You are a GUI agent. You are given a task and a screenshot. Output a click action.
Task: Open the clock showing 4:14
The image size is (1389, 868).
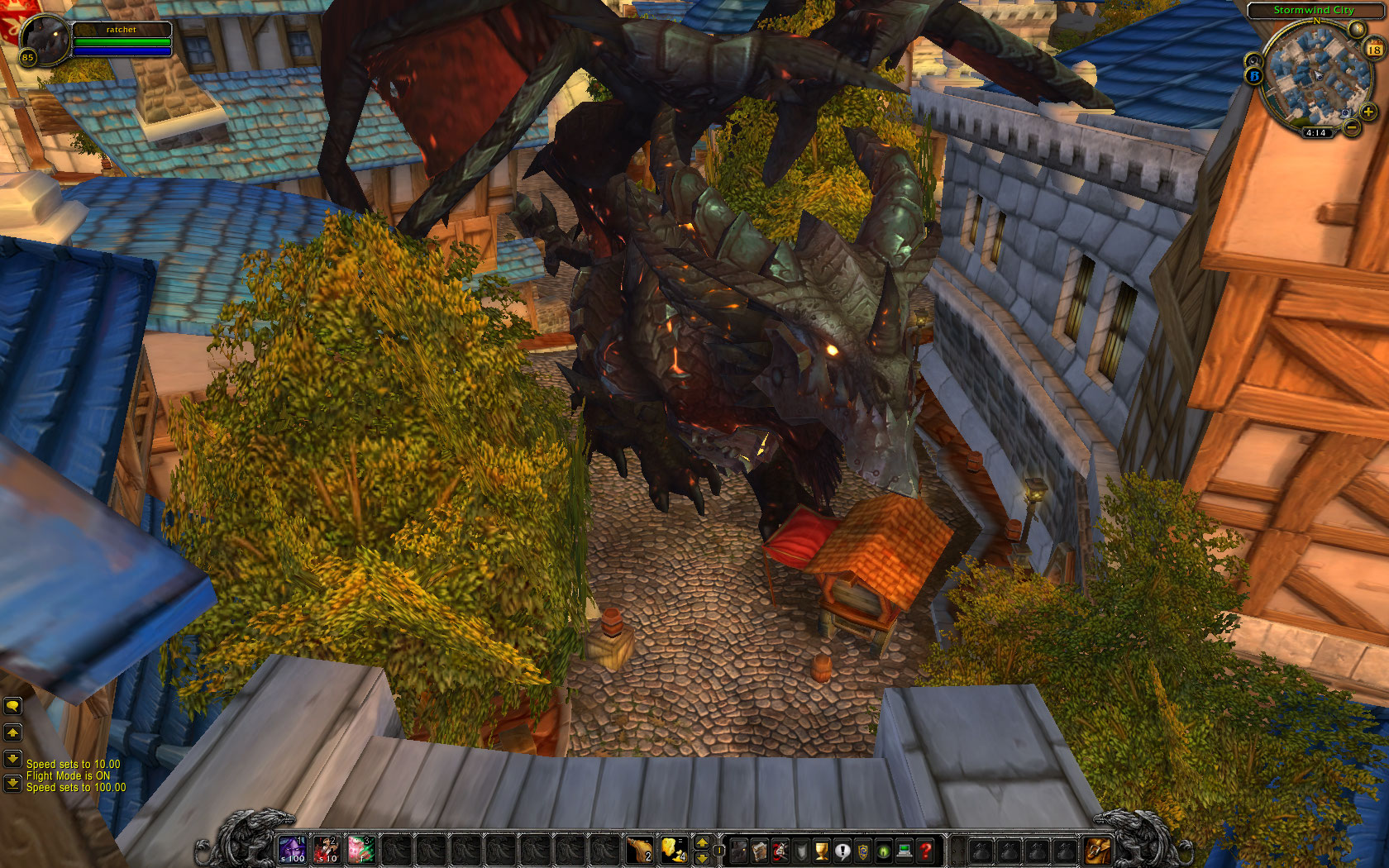point(1315,132)
